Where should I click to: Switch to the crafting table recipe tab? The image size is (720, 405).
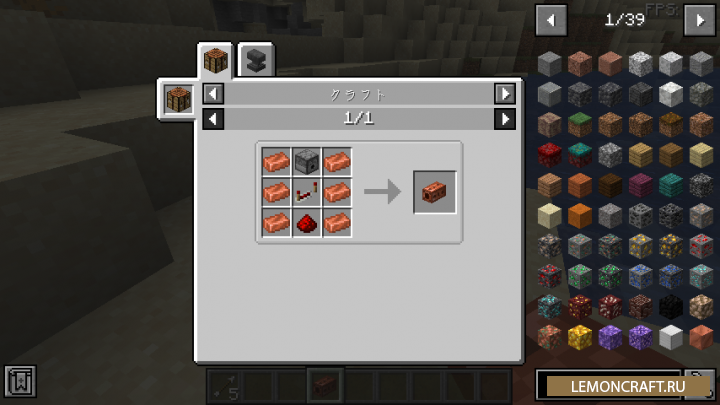215,61
